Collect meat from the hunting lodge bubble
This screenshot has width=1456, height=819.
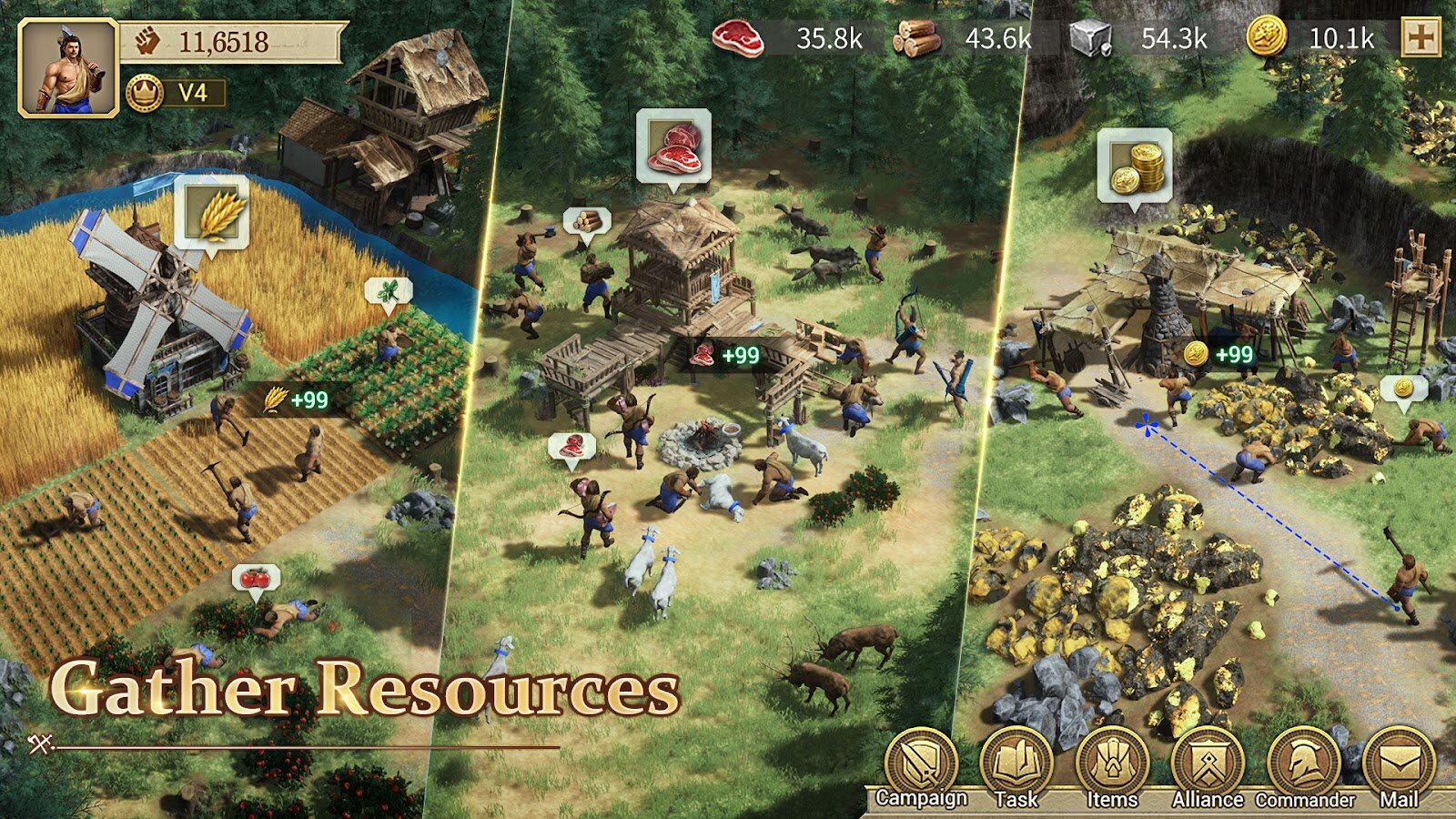673,146
